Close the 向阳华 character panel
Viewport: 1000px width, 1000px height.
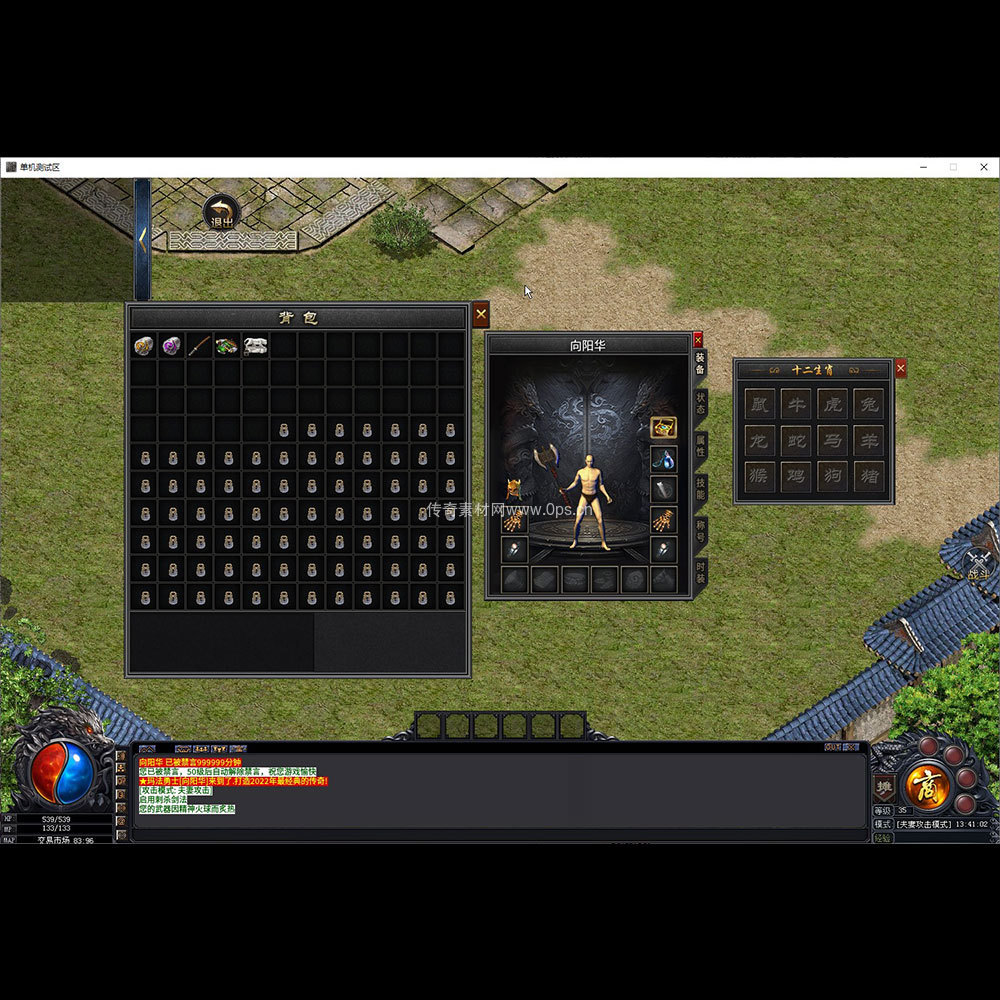point(698,340)
